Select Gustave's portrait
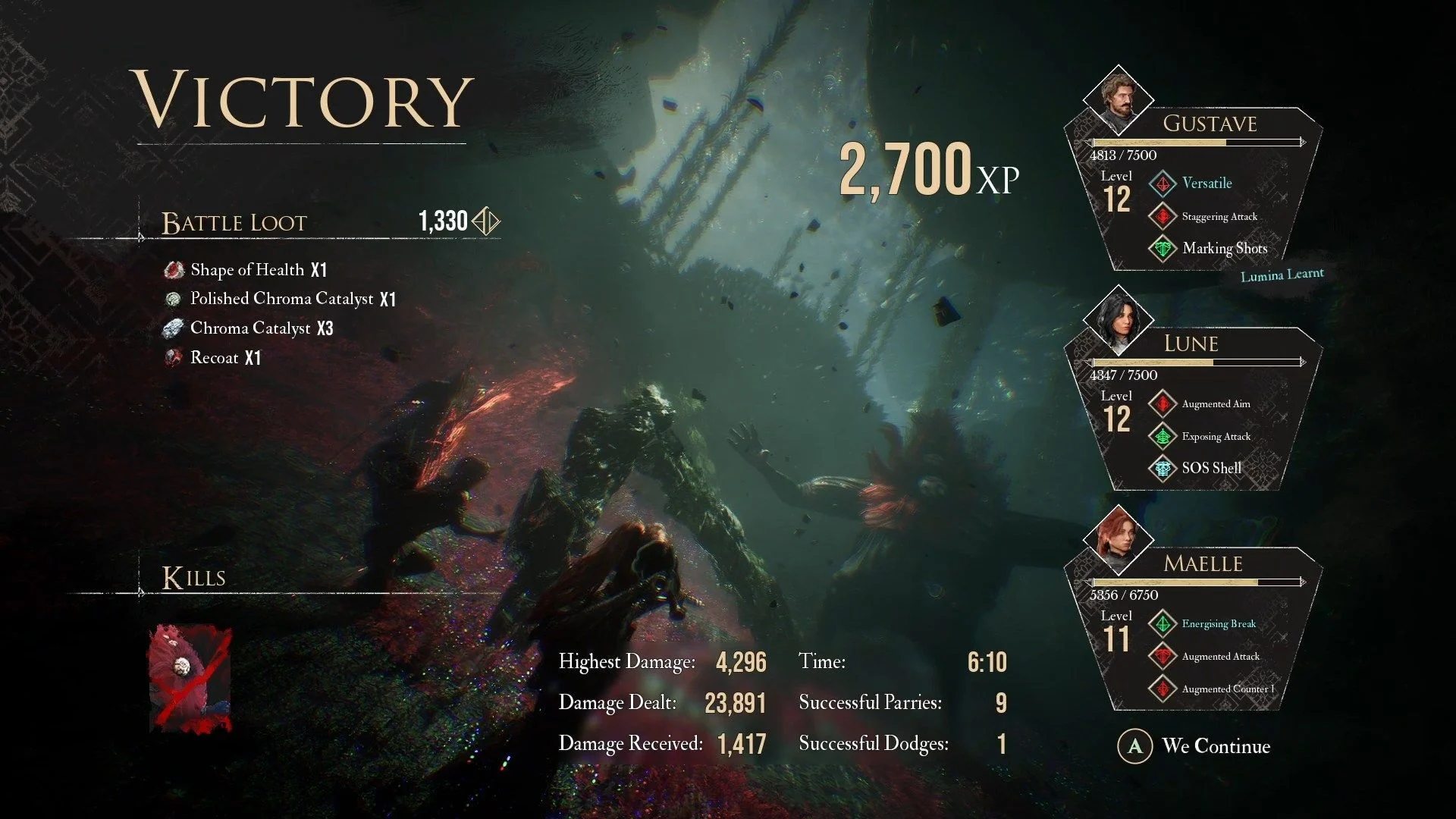 (1118, 98)
